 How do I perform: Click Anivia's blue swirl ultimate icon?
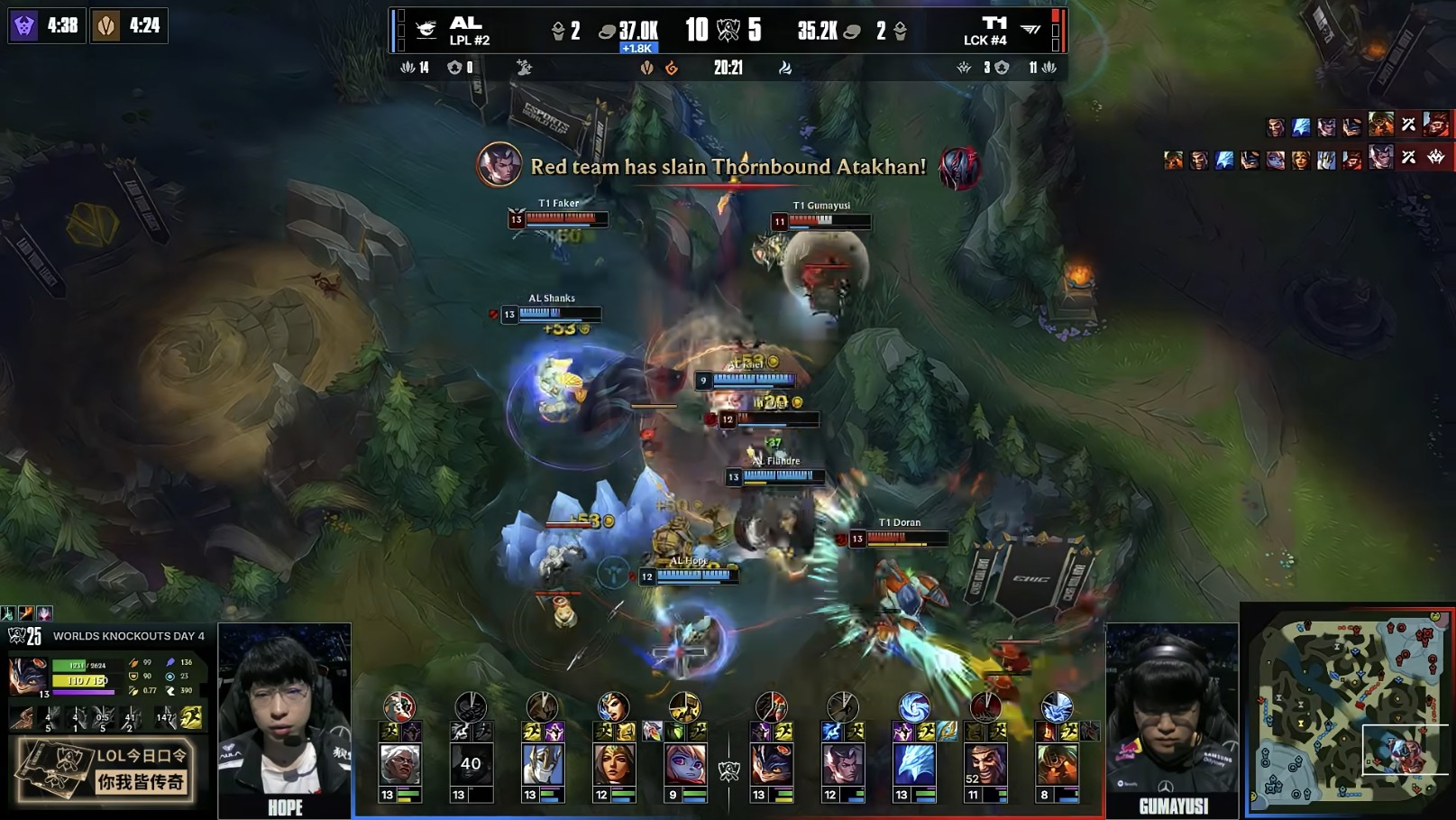pos(914,707)
